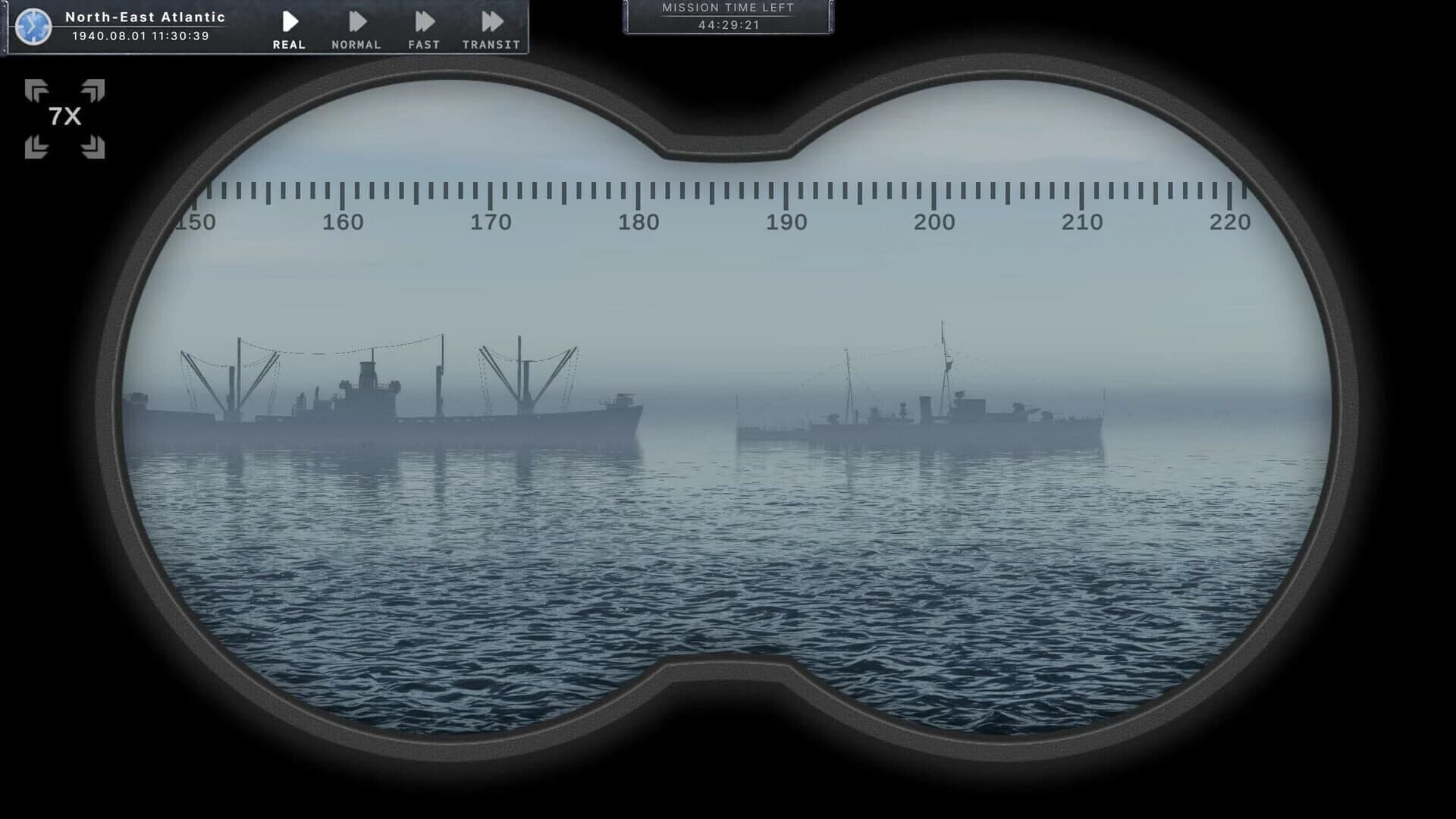Engage the TRANSIT double-arrow speed icon
This screenshot has height=819, width=1456.
tap(491, 19)
